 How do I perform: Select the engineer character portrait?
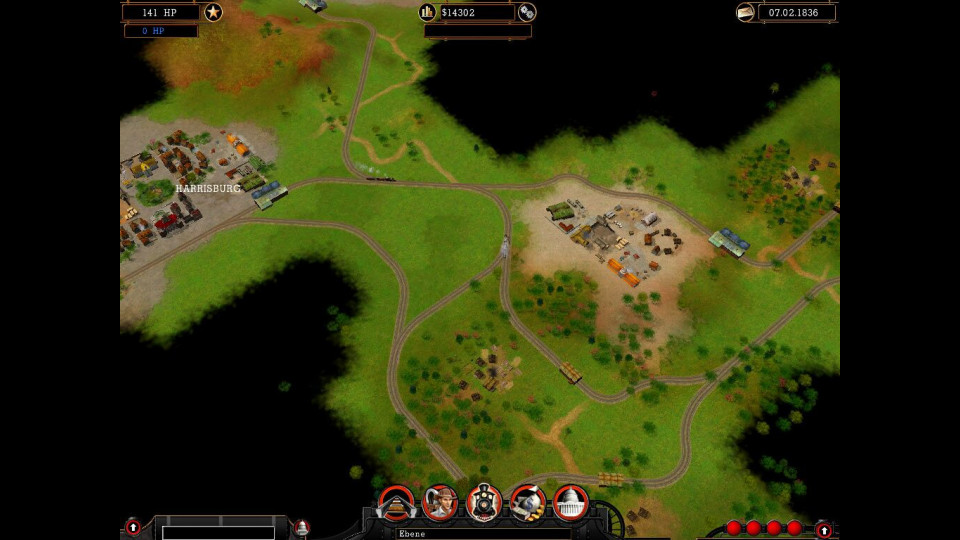pos(440,503)
